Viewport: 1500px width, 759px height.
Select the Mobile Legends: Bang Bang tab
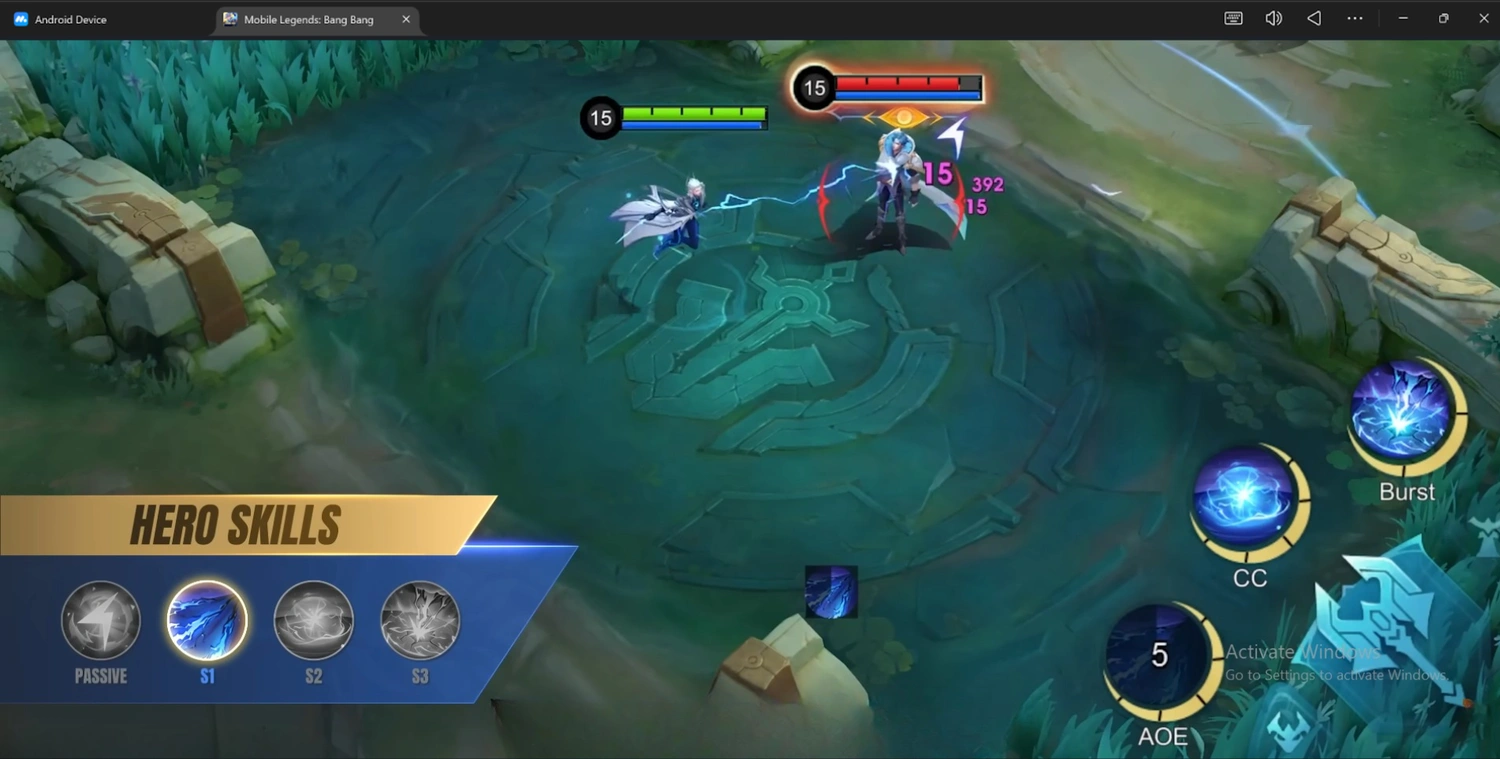click(310, 19)
